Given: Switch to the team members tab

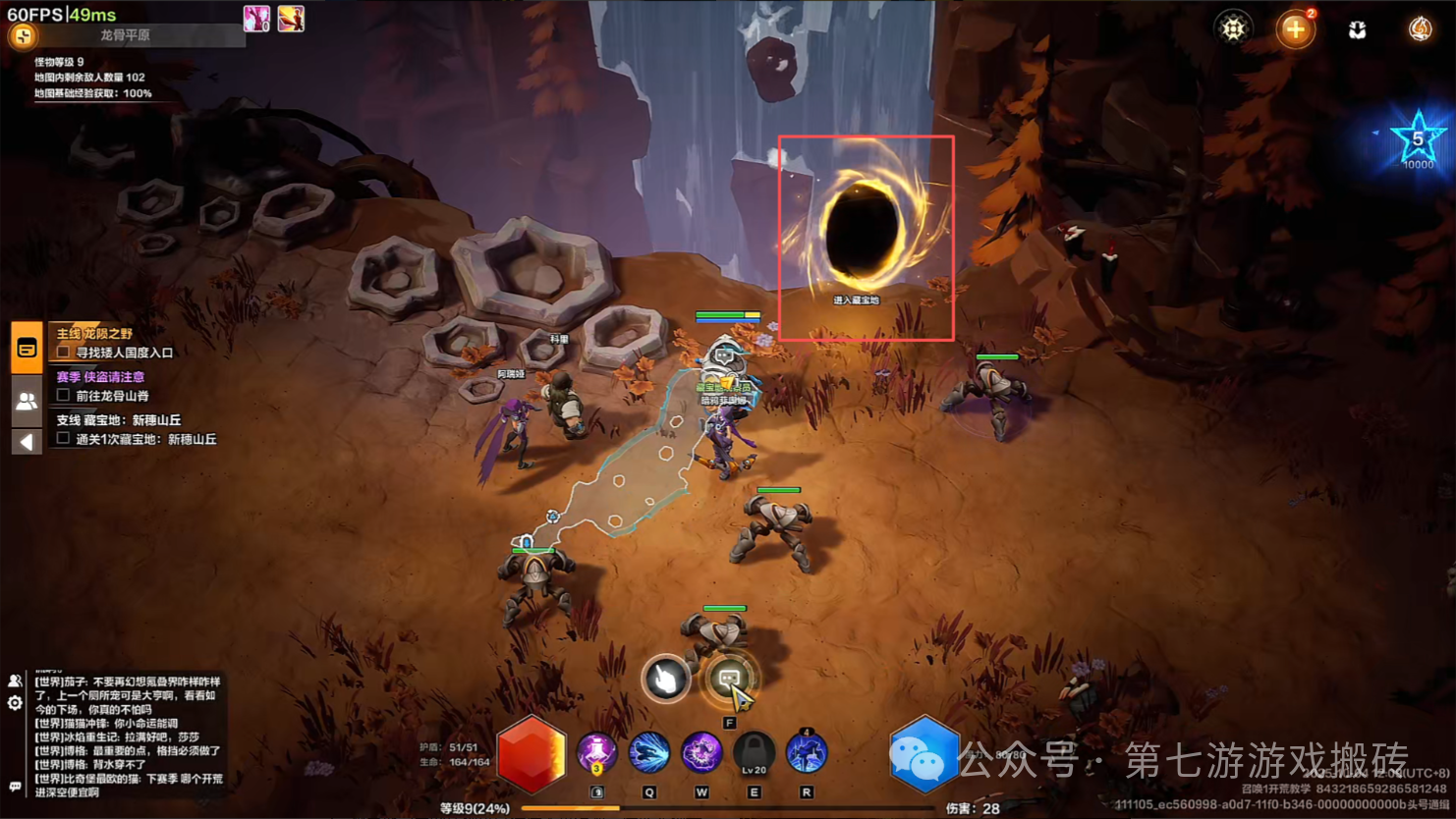Looking at the screenshot, I should coord(27,401).
